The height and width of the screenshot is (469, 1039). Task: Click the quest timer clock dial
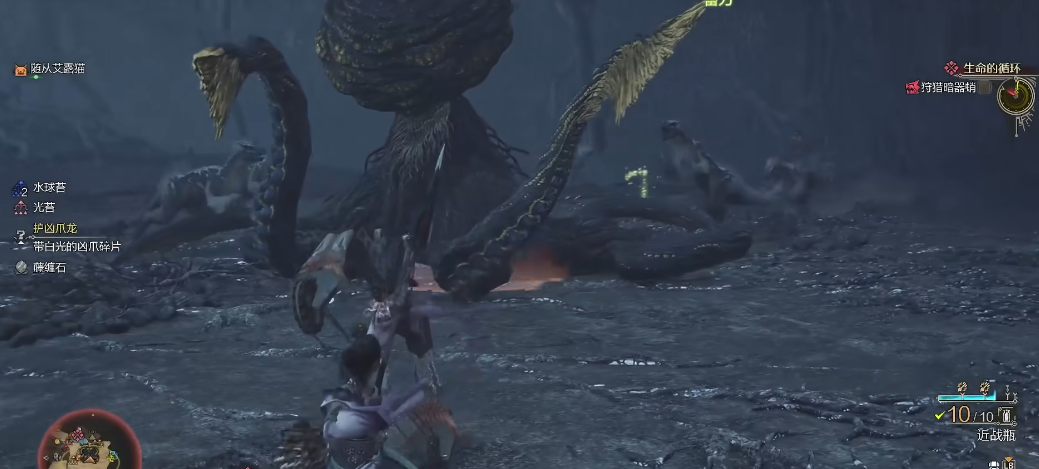pos(1016,95)
